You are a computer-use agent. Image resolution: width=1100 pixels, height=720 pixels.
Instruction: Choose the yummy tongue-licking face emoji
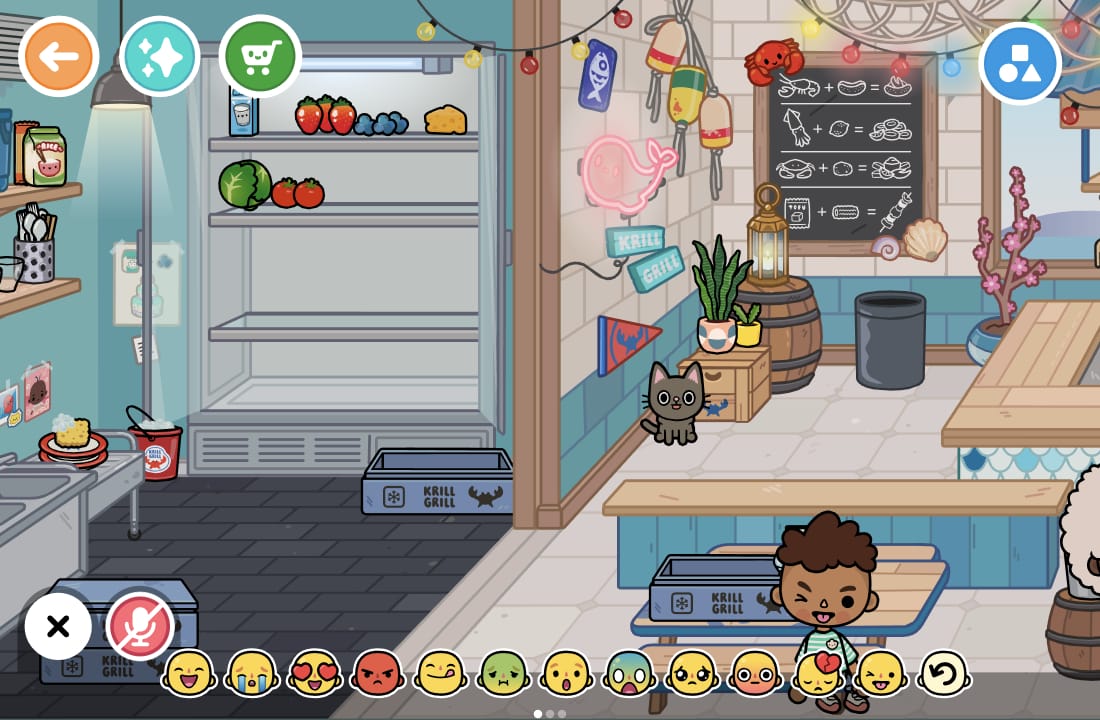coord(441,674)
